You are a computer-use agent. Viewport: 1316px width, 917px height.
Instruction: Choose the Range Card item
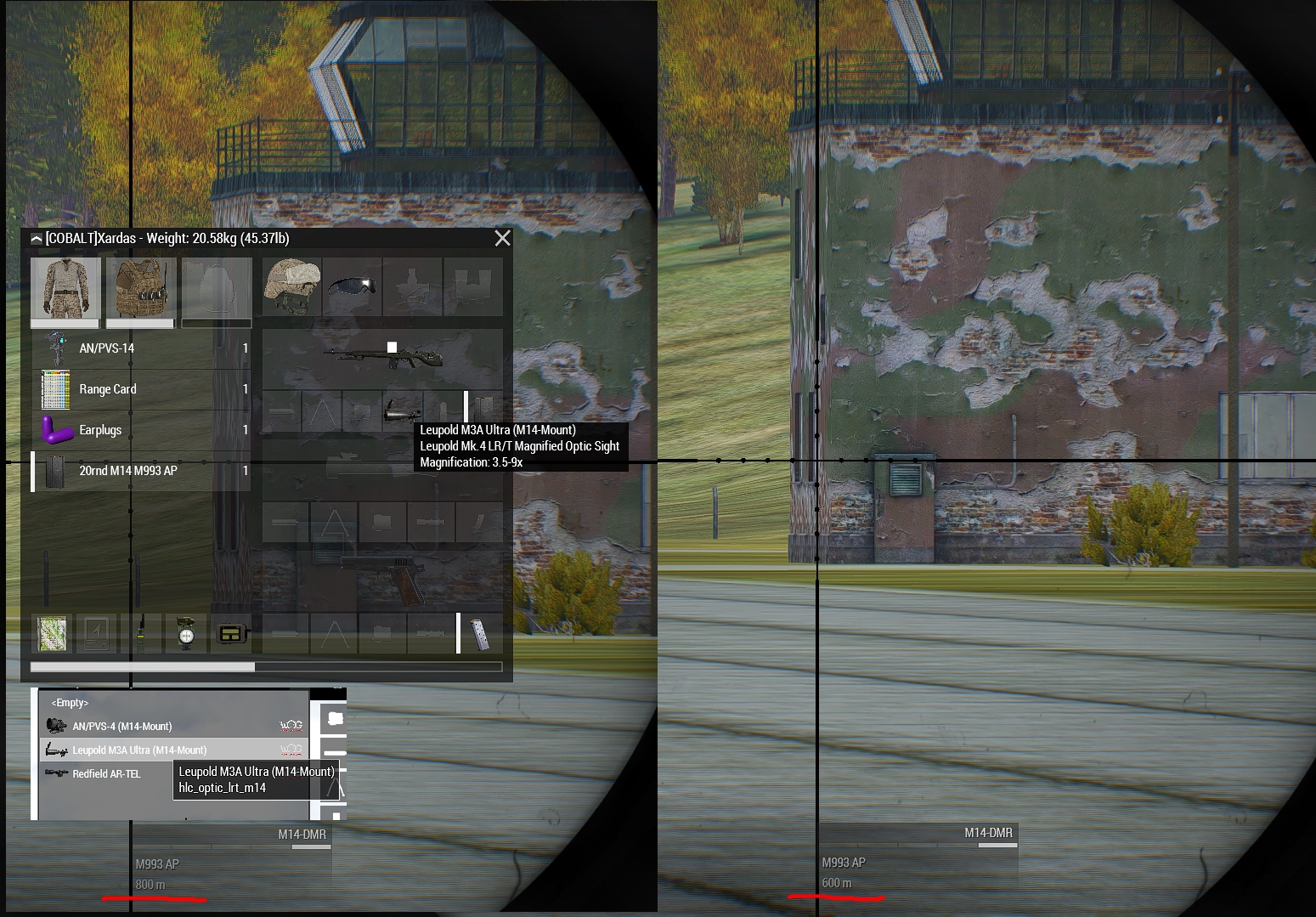pyautogui.click(x=141, y=389)
